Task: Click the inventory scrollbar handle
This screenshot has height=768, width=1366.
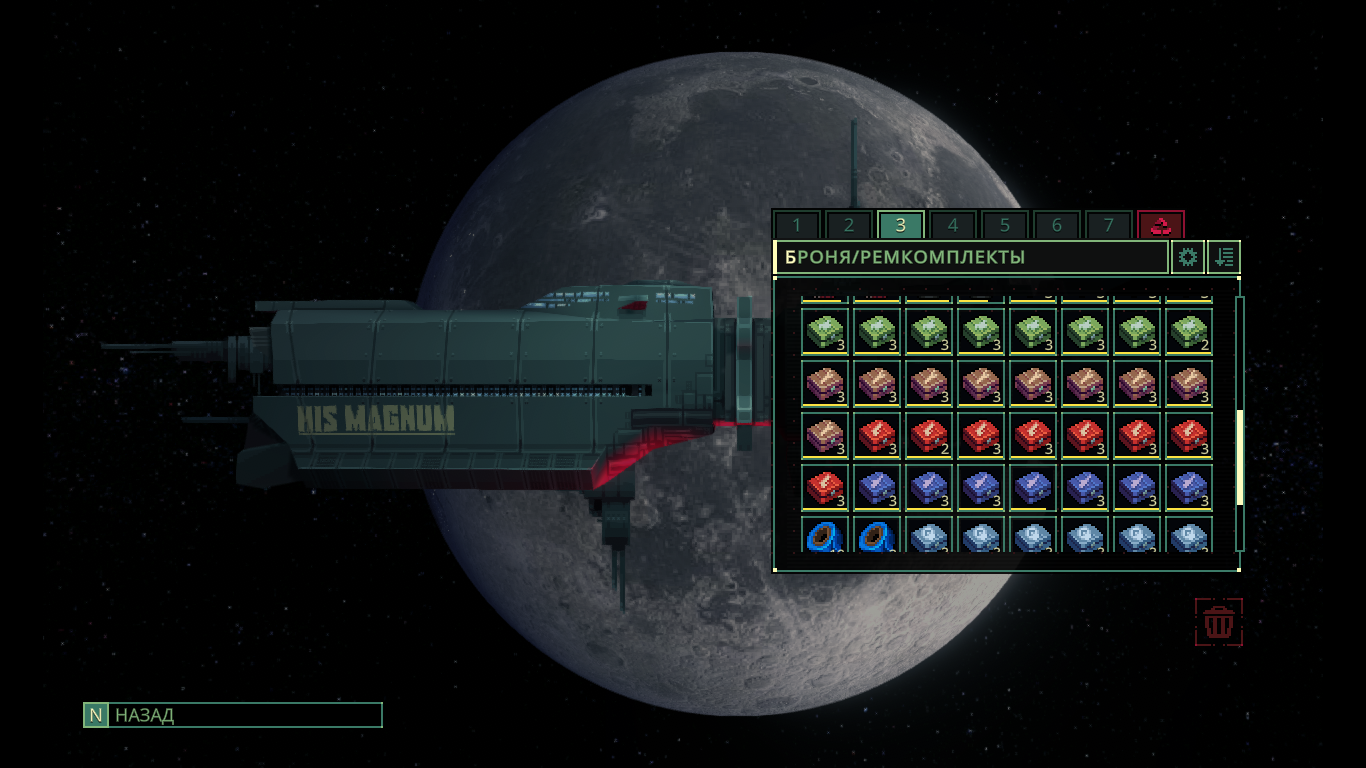Action: click(1240, 457)
